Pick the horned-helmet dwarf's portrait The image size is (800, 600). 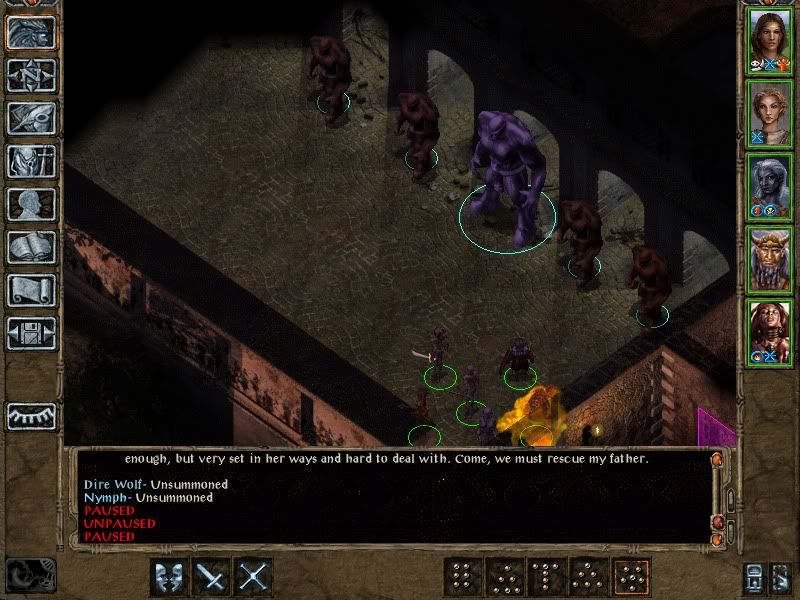[770, 259]
